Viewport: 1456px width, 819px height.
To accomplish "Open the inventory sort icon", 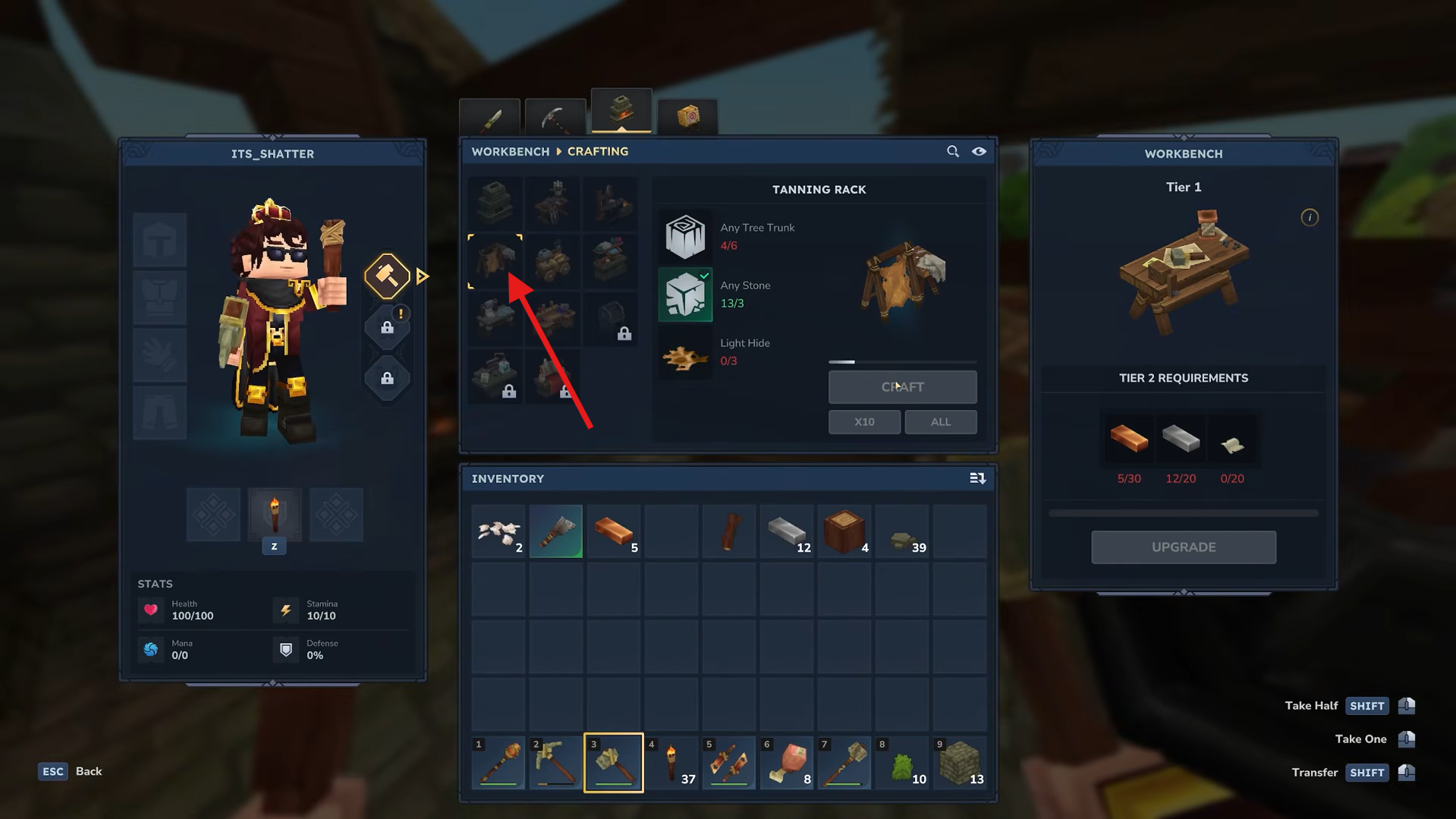I will 978,478.
